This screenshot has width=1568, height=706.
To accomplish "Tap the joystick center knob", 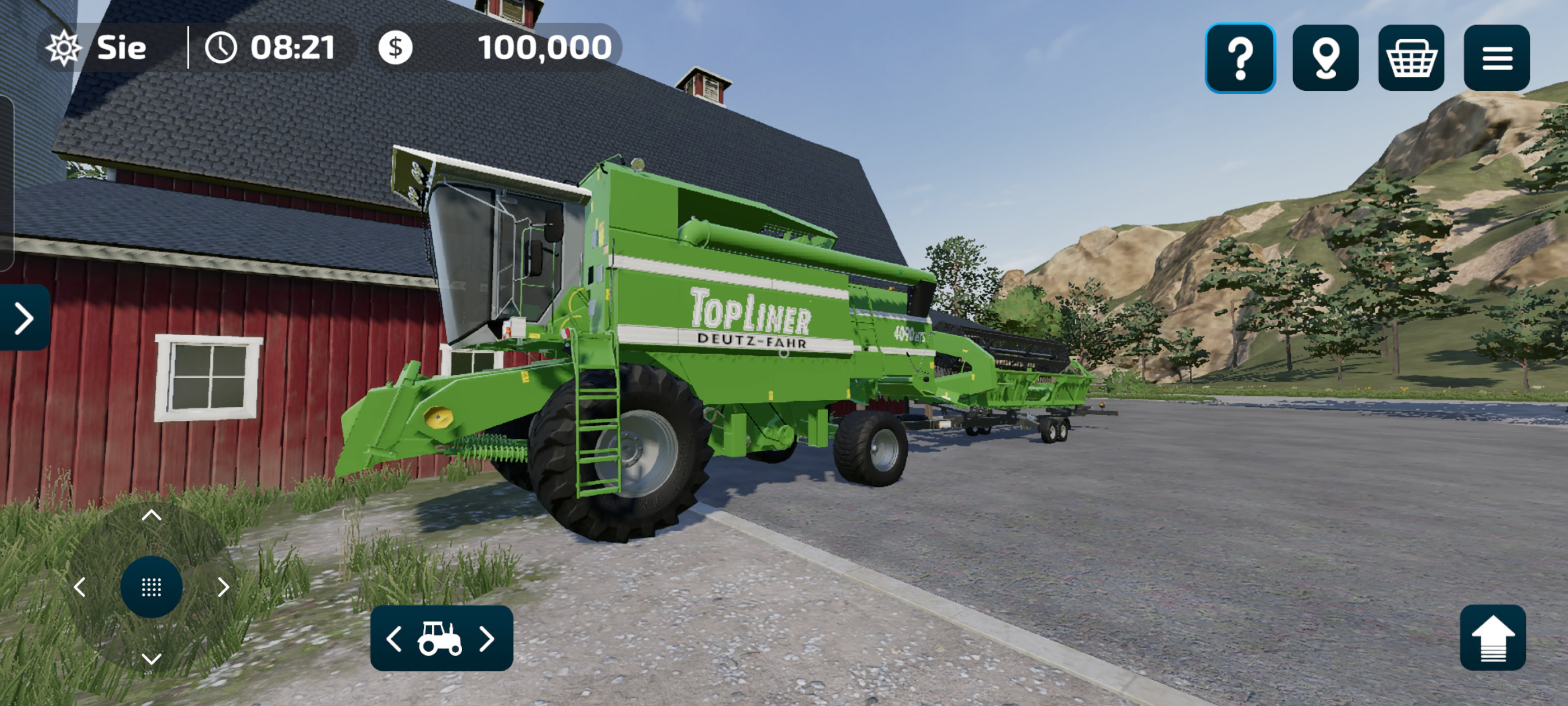I will (x=152, y=587).
